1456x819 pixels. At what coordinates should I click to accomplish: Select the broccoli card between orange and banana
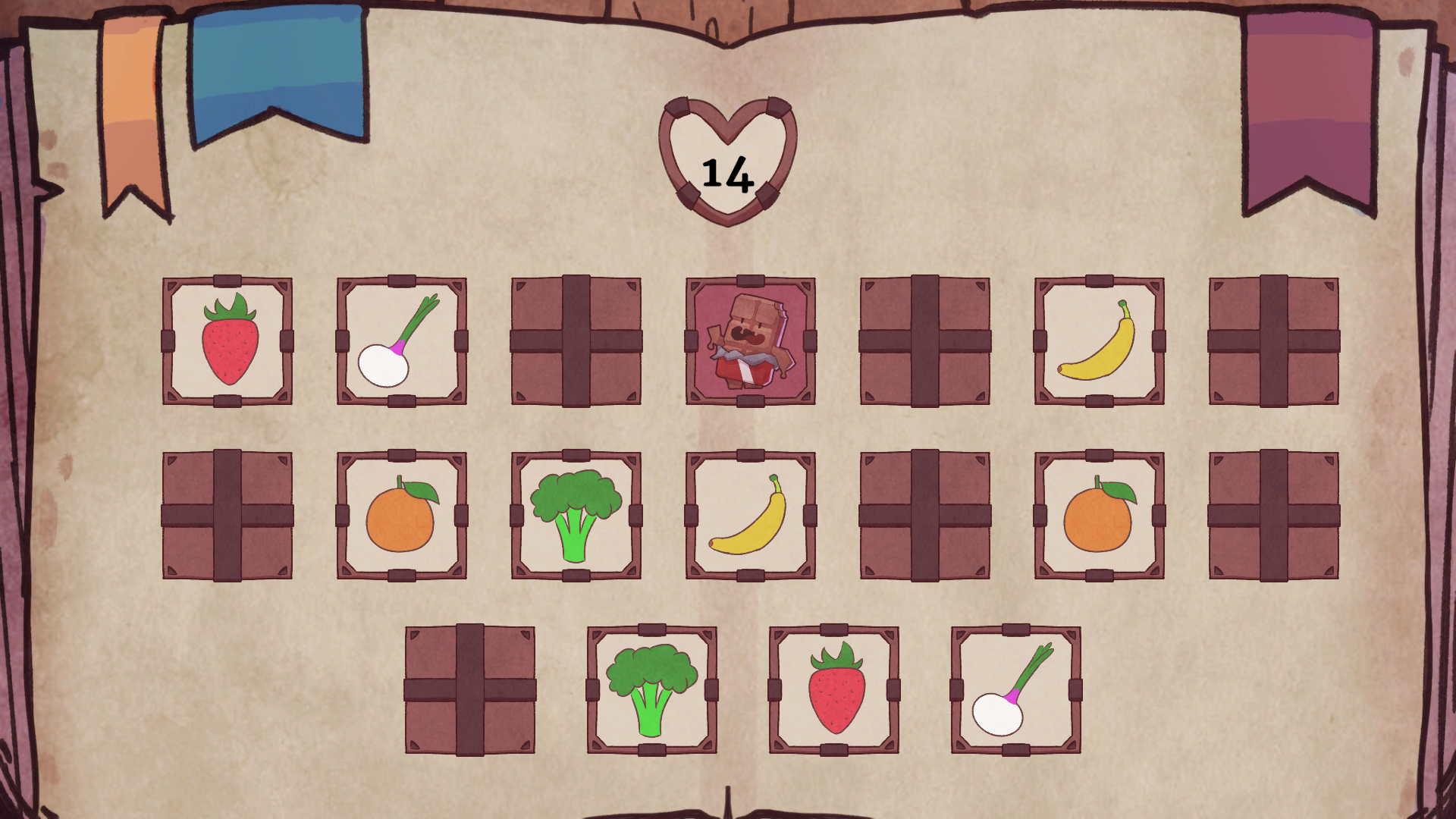click(576, 516)
